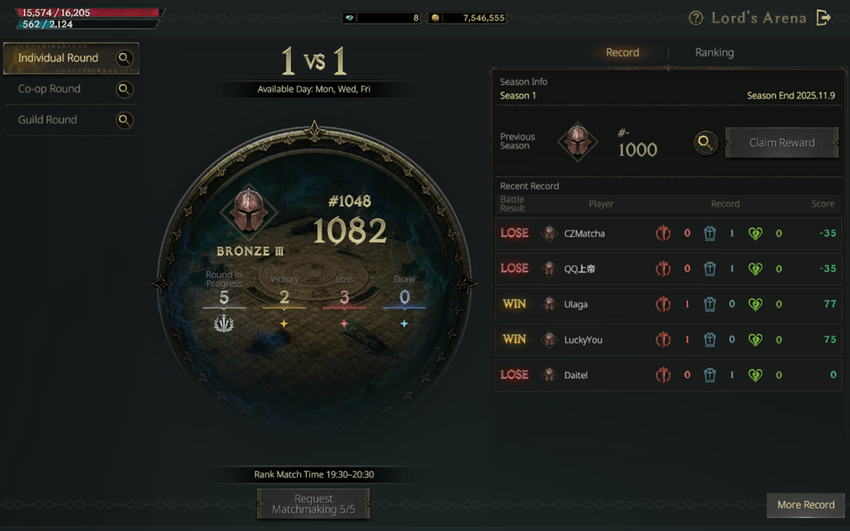The height and width of the screenshot is (531, 850).
Task: Choose the Guild Round mode
Action: coord(47,120)
